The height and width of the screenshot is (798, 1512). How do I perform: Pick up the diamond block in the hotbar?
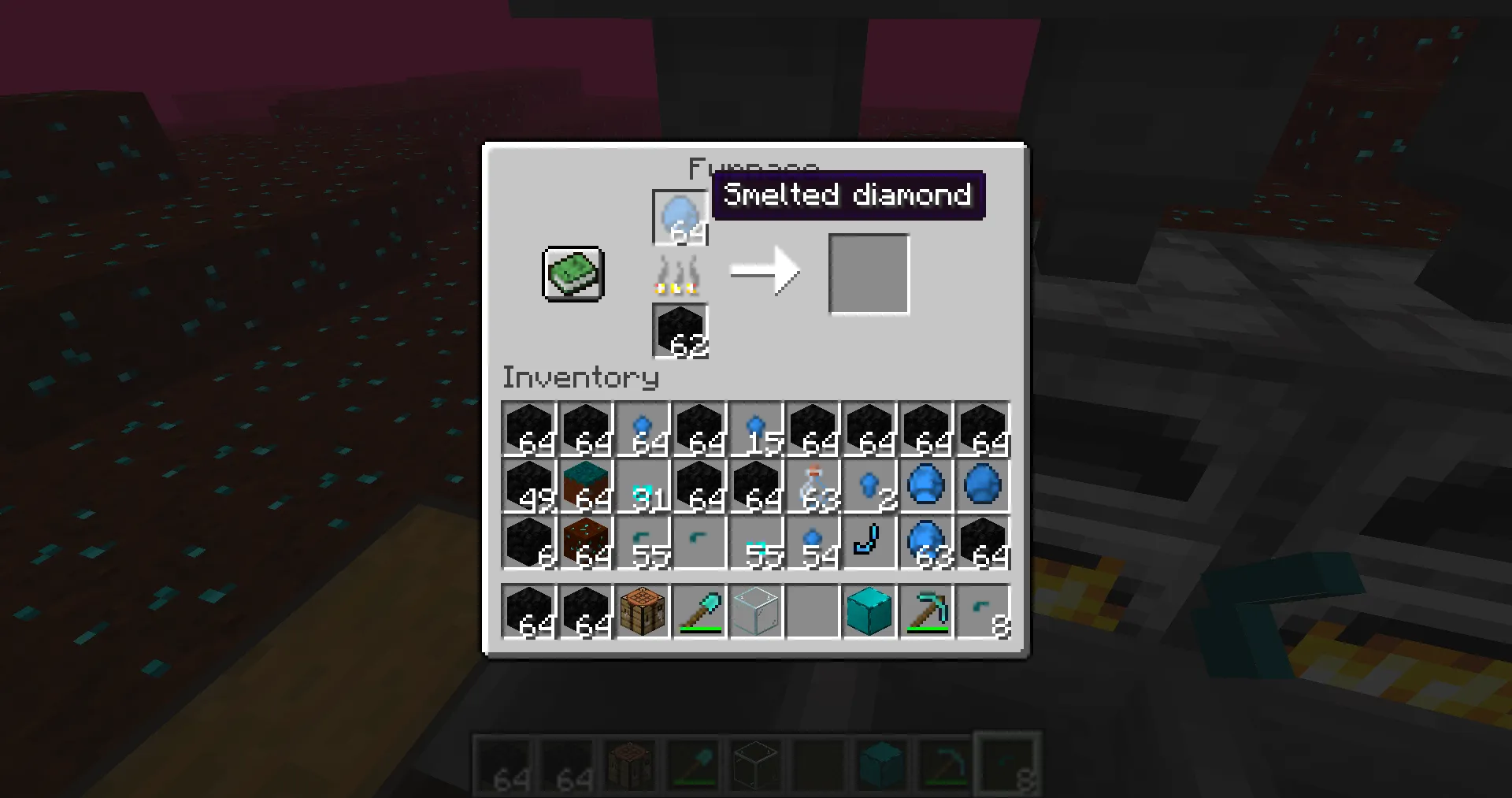[869, 612]
